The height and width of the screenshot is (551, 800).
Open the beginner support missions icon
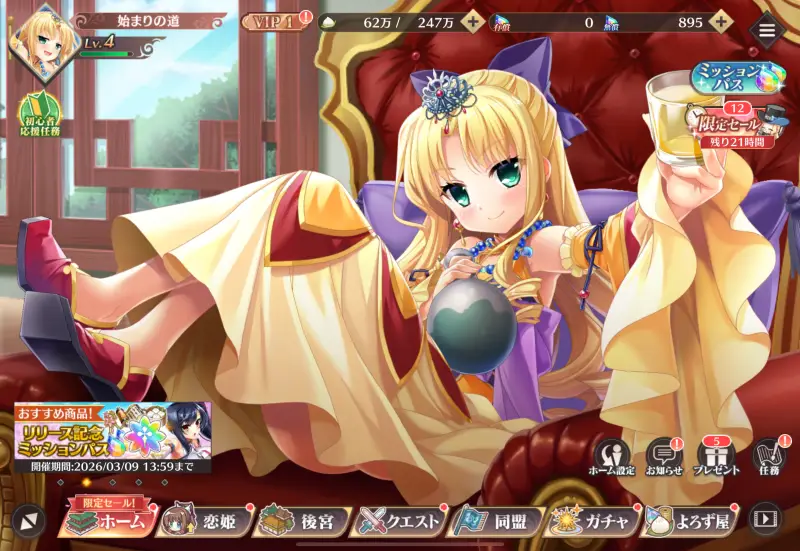pos(38,117)
